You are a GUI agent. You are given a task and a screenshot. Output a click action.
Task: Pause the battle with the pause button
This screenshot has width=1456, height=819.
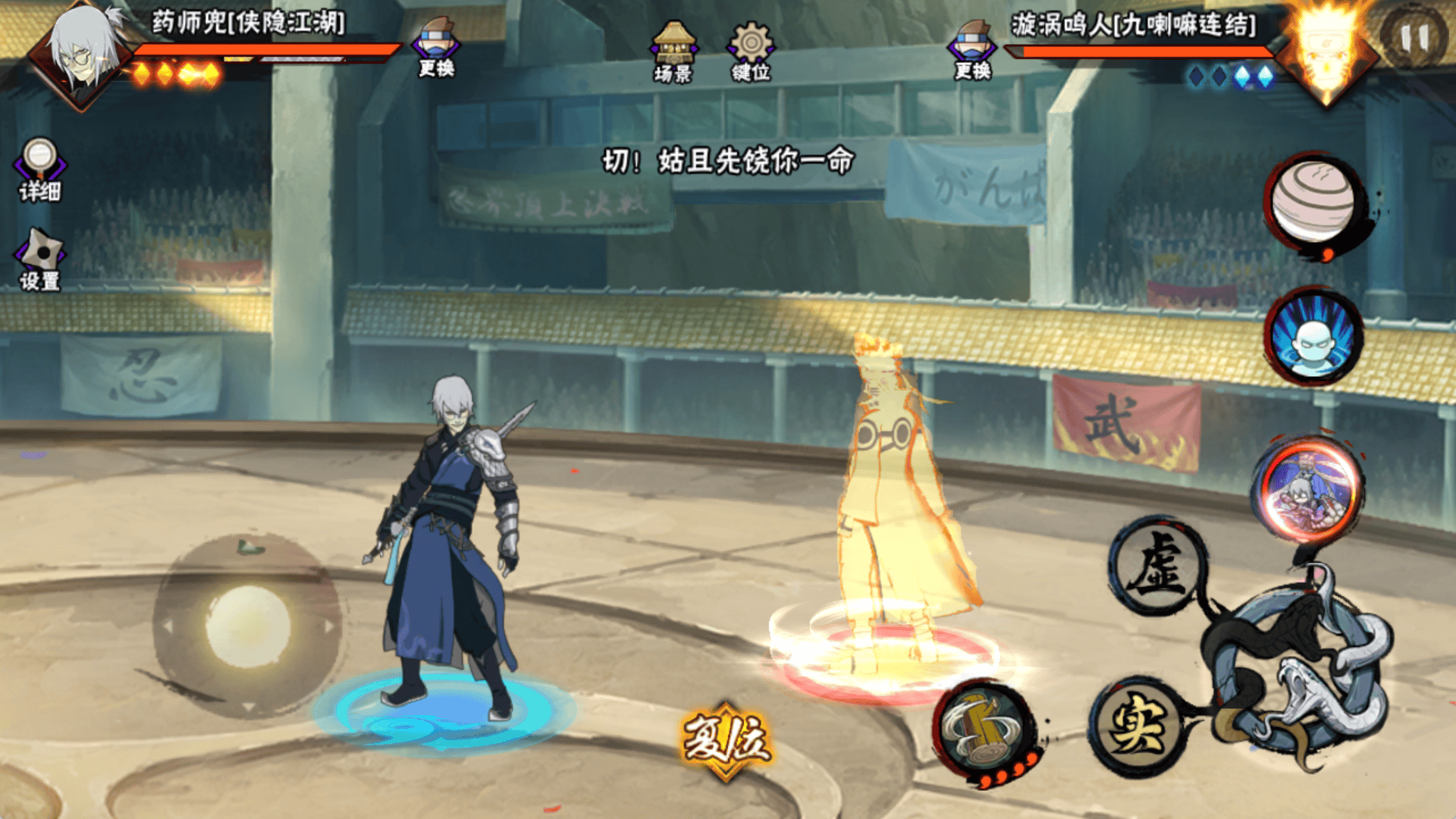(x=1414, y=37)
